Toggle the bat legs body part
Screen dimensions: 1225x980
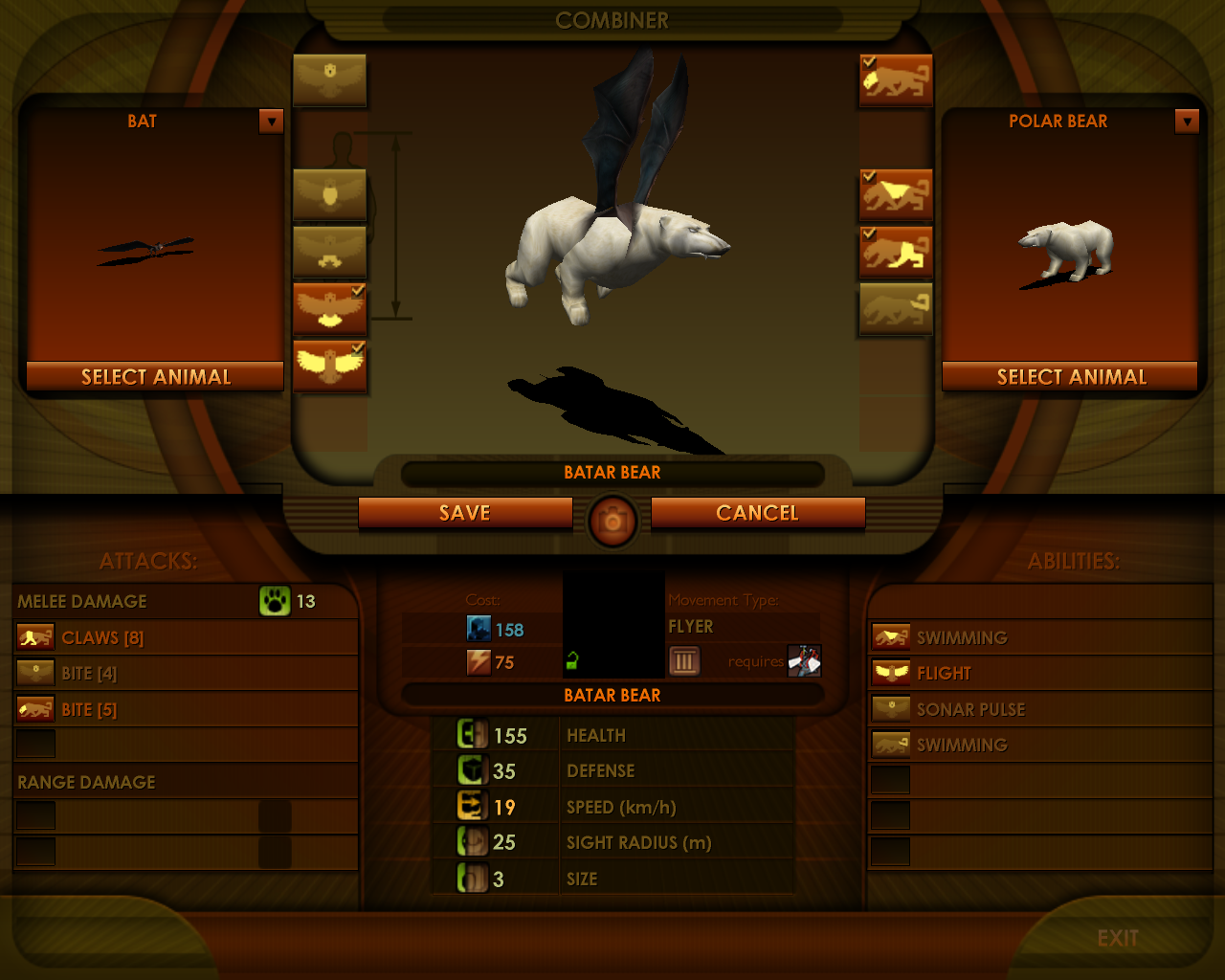[329, 252]
